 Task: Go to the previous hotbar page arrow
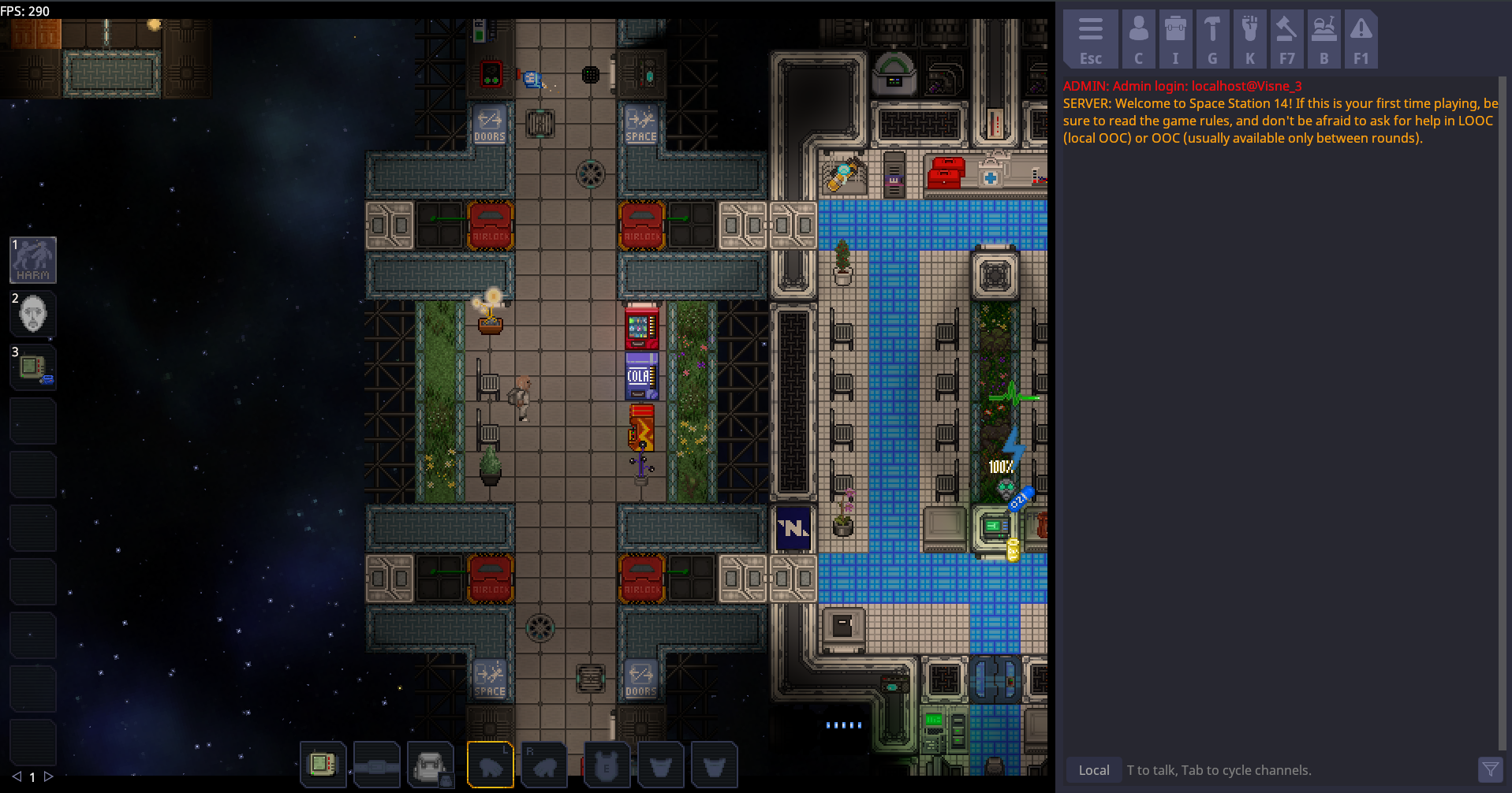pos(17,776)
